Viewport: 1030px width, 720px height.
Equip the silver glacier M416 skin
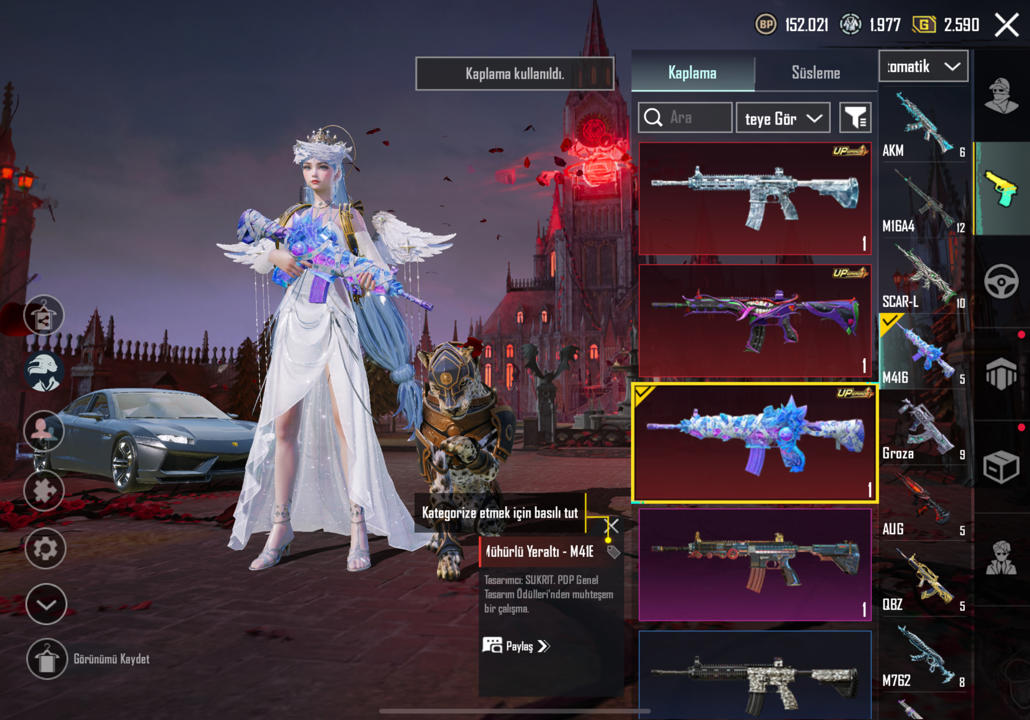tap(755, 198)
